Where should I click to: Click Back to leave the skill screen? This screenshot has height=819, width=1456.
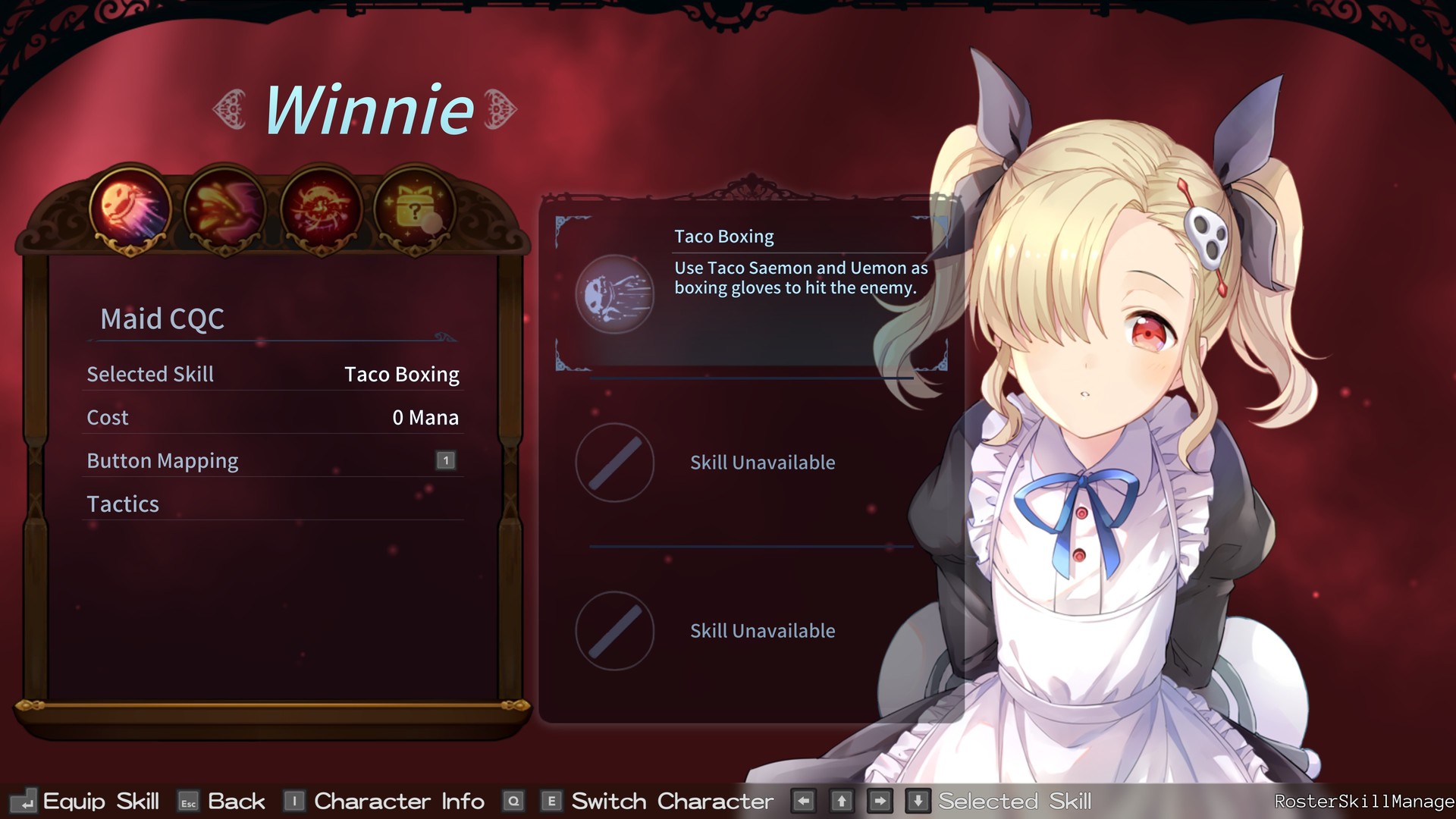point(236,801)
